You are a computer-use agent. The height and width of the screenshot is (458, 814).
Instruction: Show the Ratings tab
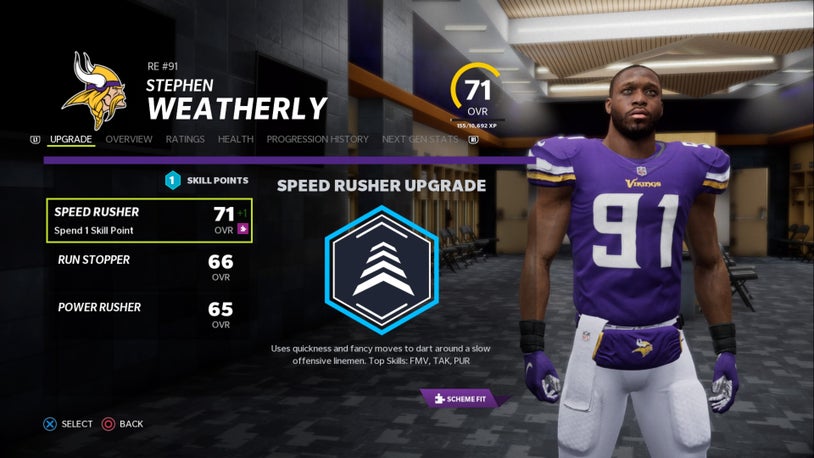click(x=185, y=139)
